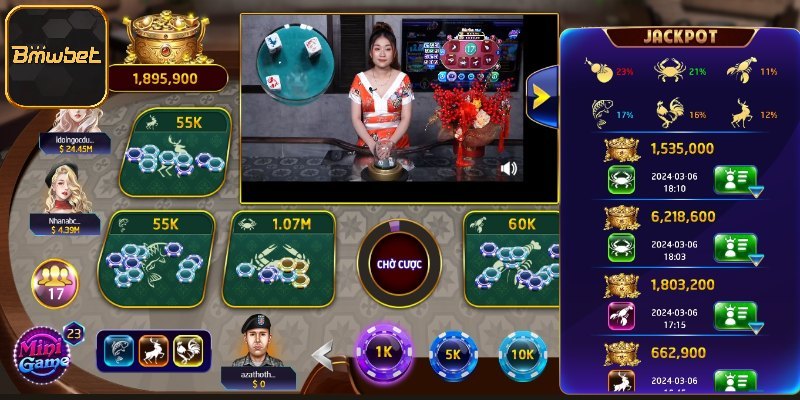
Task: Toggle the live stream sound speaker
Action: [x=508, y=168]
